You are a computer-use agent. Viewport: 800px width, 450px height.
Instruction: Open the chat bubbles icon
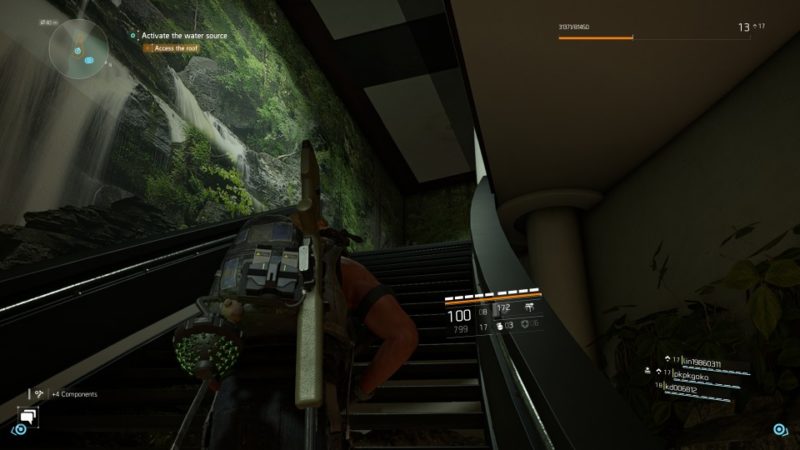tap(27, 415)
